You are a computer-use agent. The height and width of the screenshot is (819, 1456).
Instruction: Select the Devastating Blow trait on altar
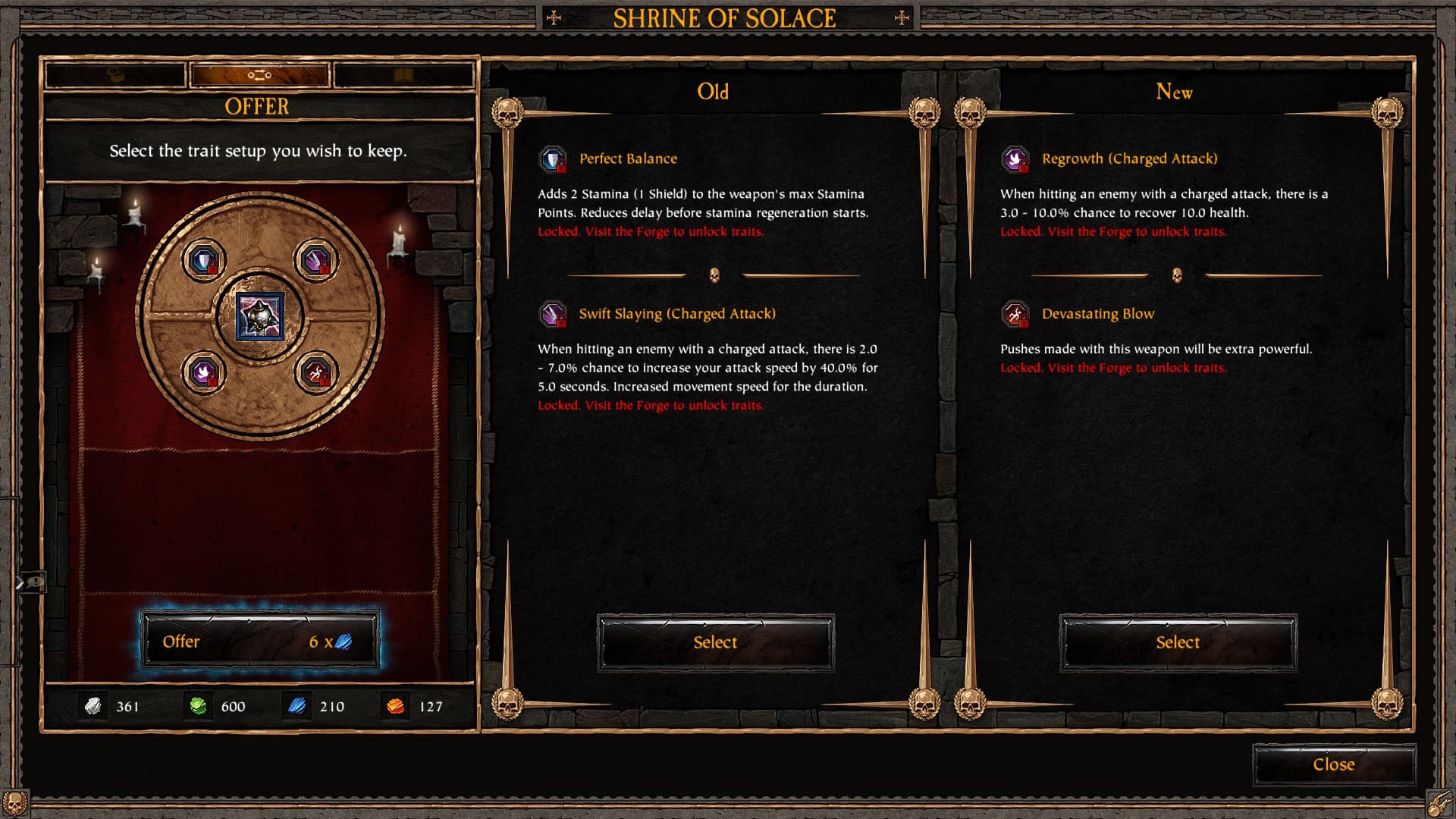[315, 372]
